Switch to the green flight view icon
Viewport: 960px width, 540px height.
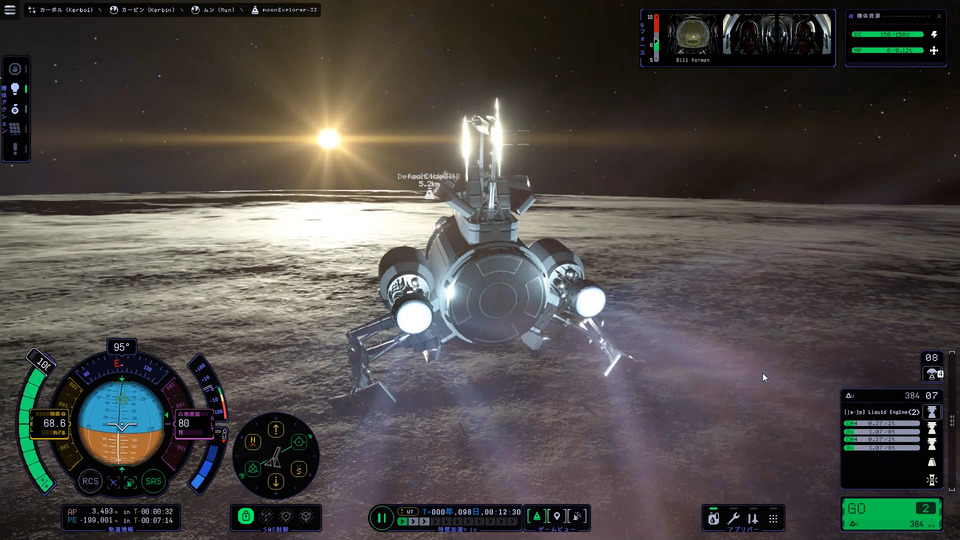pos(536,516)
